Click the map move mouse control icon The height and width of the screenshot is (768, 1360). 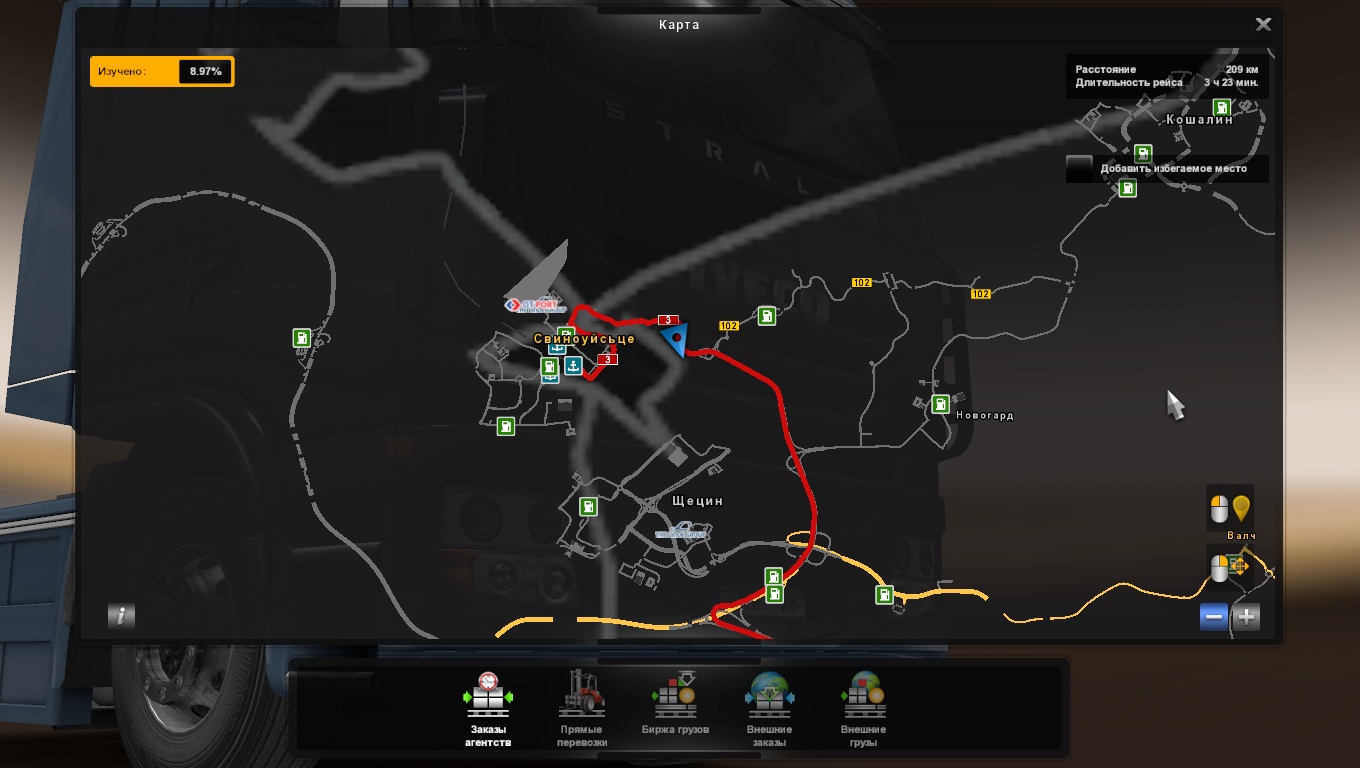click(x=1230, y=568)
